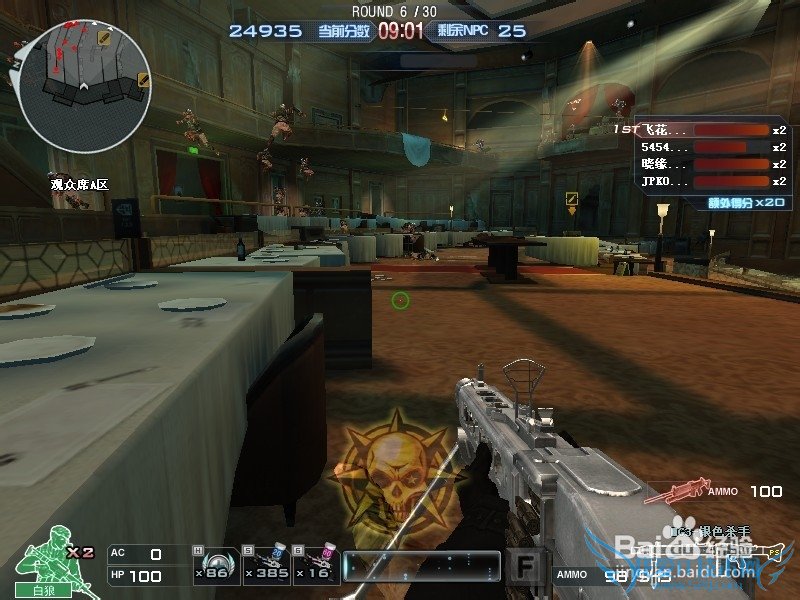Activate the F skill icon
This screenshot has height=600, width=800.
click(x=523, y=566)
